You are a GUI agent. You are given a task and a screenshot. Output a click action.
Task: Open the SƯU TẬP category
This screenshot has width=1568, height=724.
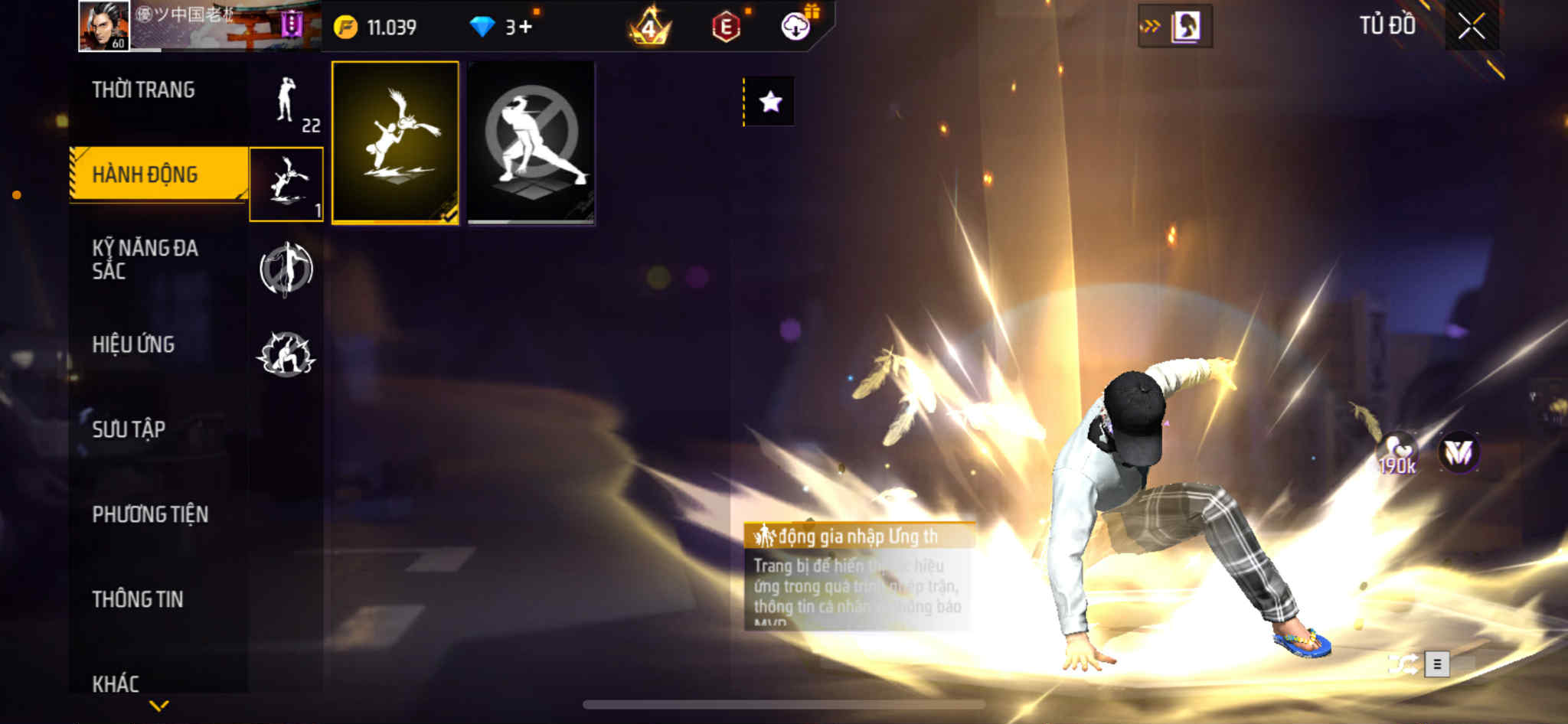tap(129, 429)
